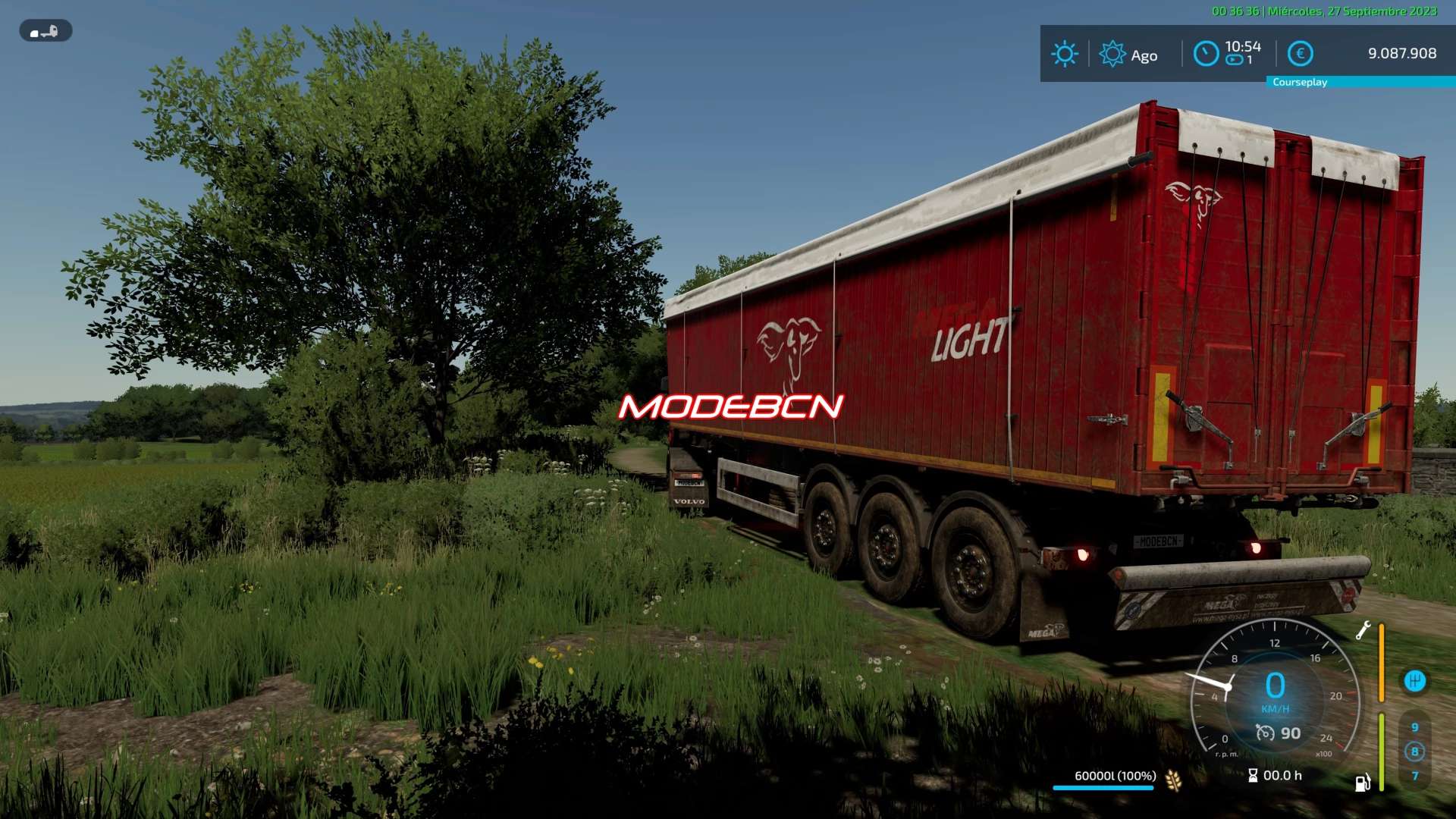Open the season icon beside Ago
Image resolution: width=1456 pixels, height=819 pixels.
coord(1112,54)
